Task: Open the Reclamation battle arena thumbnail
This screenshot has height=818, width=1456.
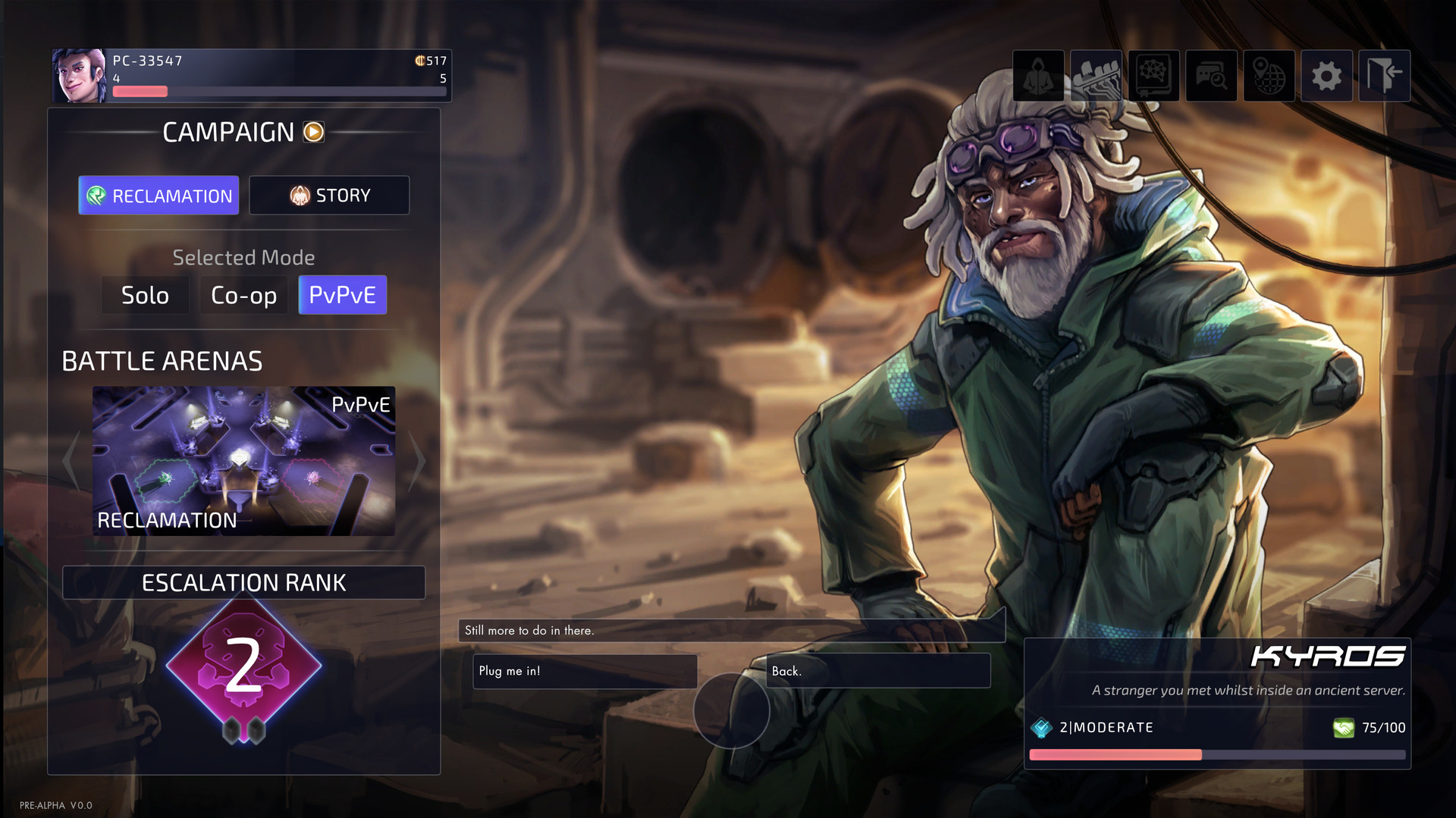Action: pos(243,461)
